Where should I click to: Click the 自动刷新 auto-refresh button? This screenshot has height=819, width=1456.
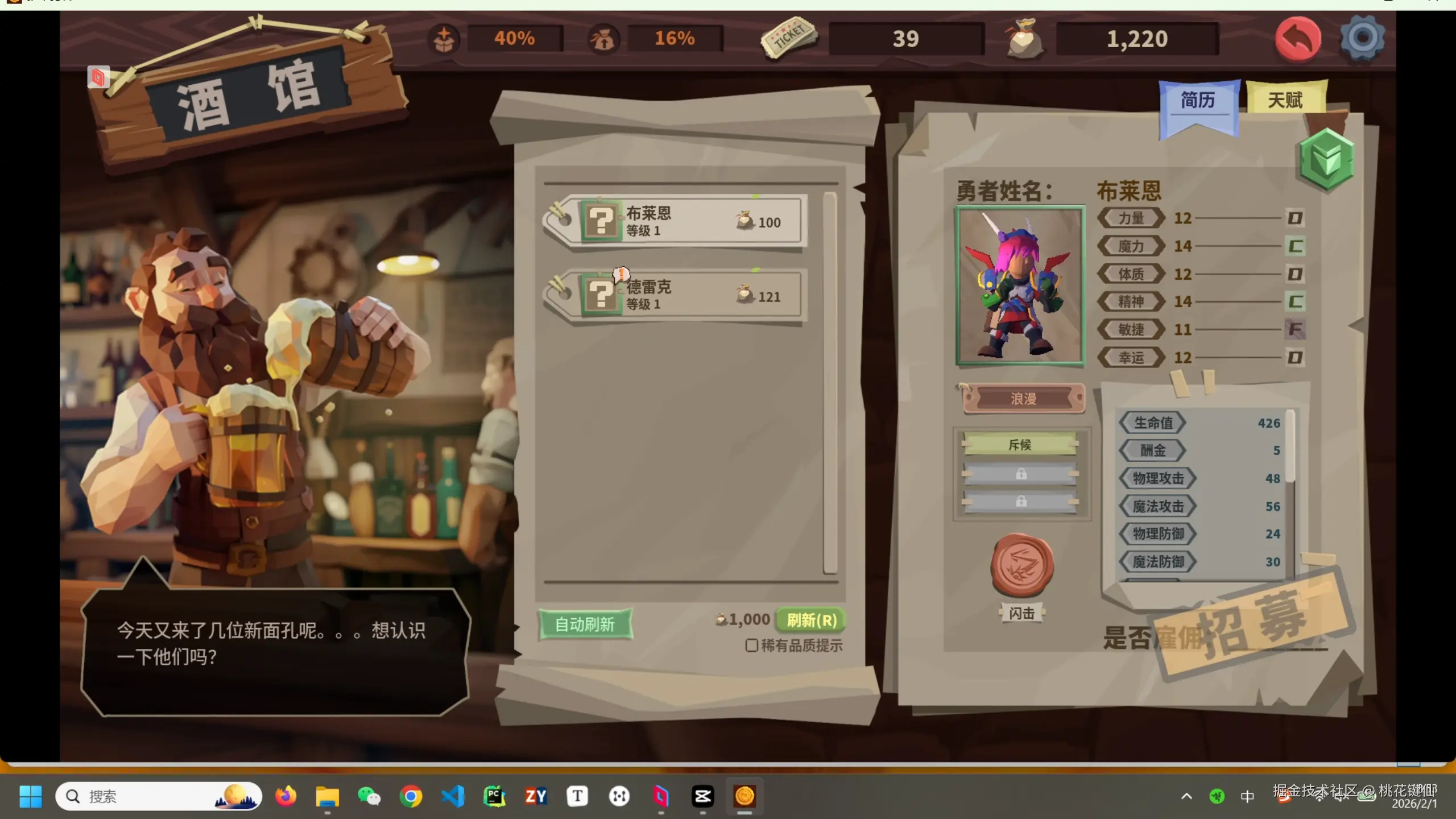tap(585, 624)
